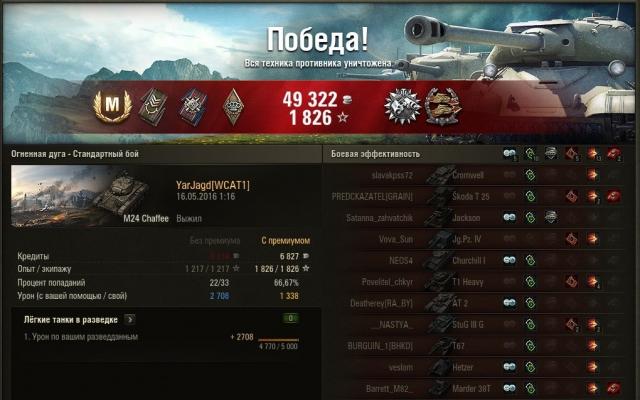Choose the NEO54 Churchill I row
The image size is (640, 400).
click(478, 260)
